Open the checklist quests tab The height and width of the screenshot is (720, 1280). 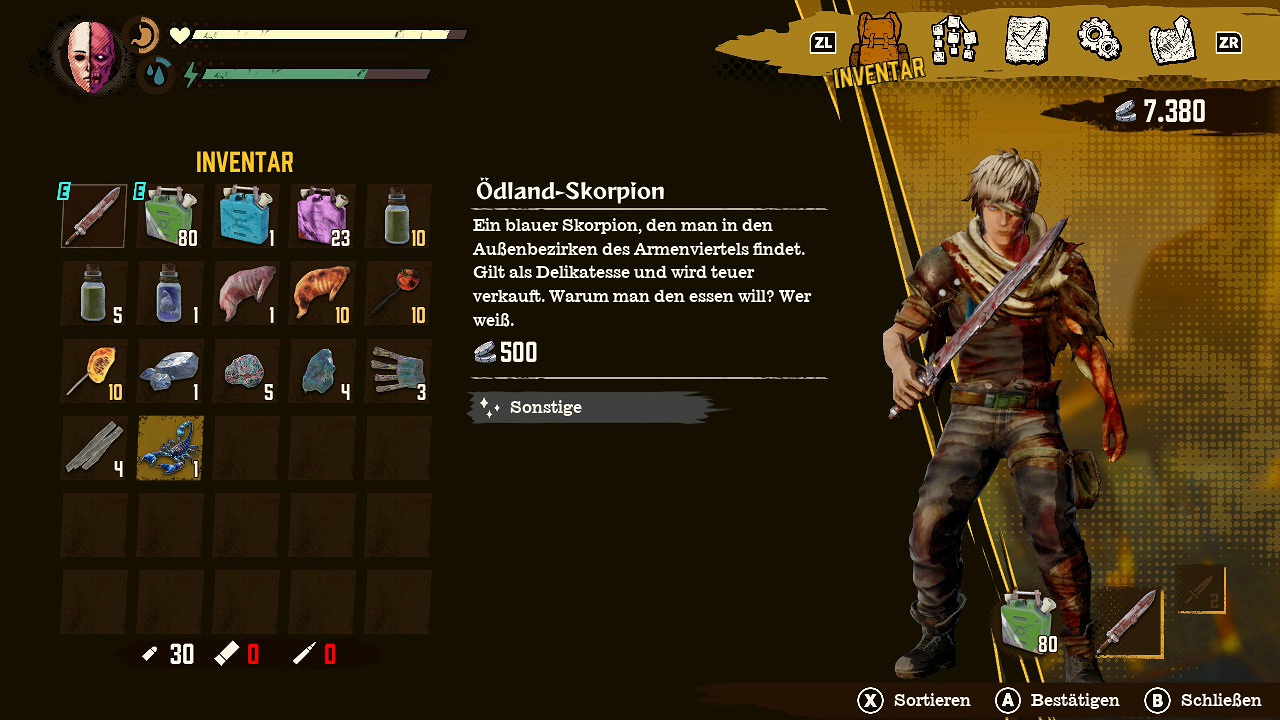[1026, 42]
